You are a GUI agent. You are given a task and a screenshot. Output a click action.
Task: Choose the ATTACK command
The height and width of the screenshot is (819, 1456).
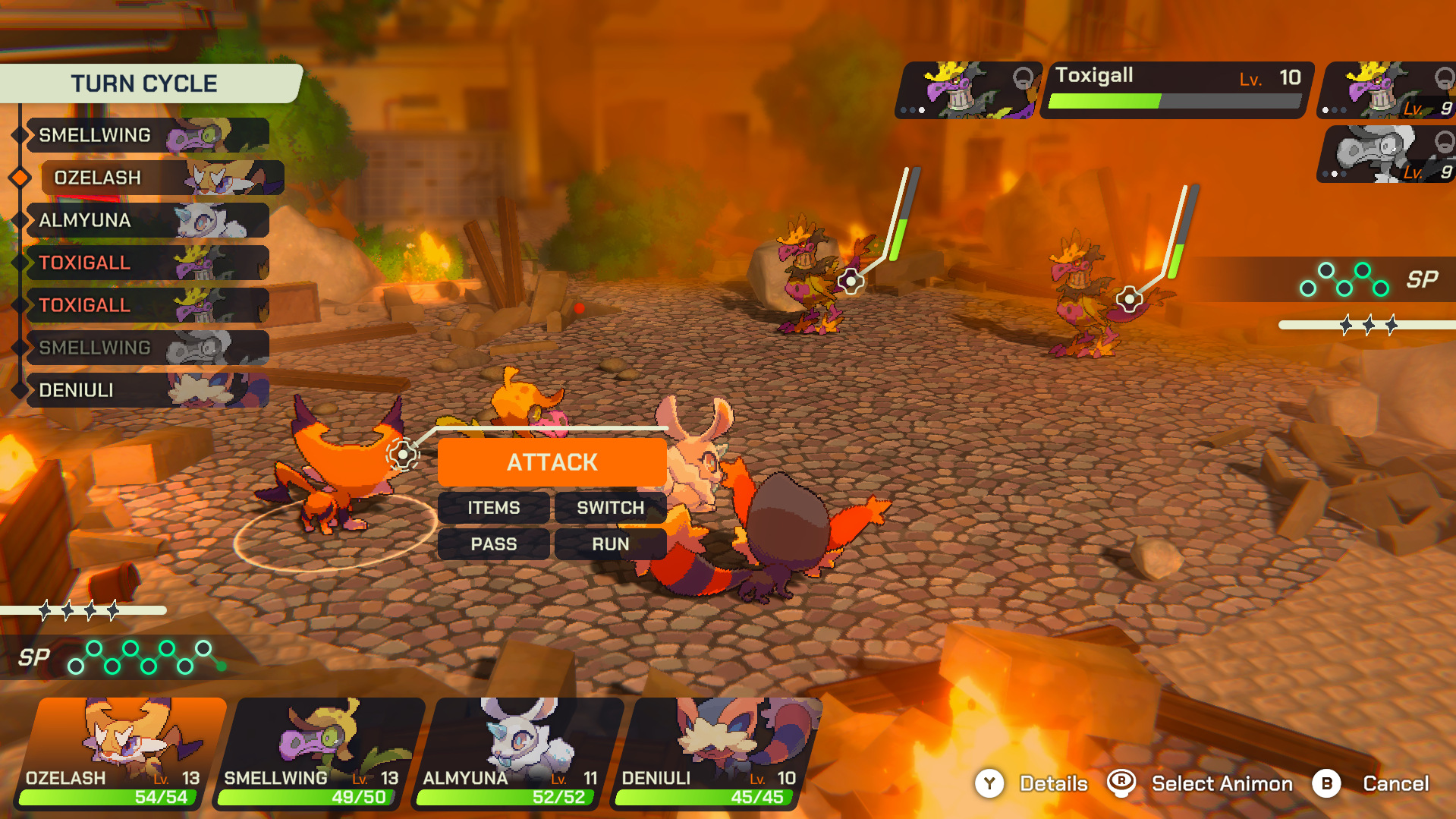tap(552, 461)
